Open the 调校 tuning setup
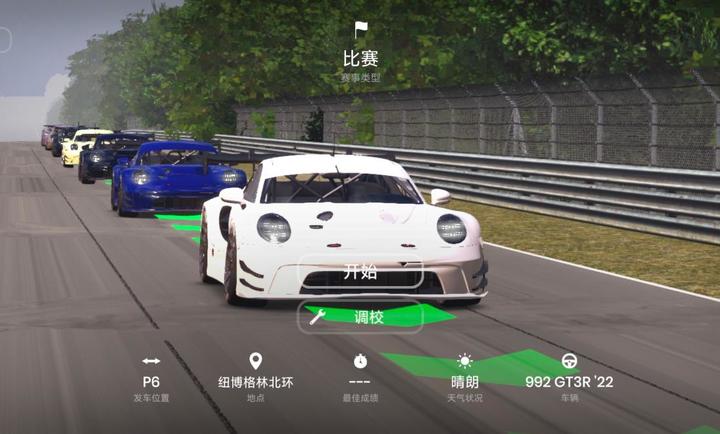The height and width of the screenshot is (434, 720). pos(360,317)
